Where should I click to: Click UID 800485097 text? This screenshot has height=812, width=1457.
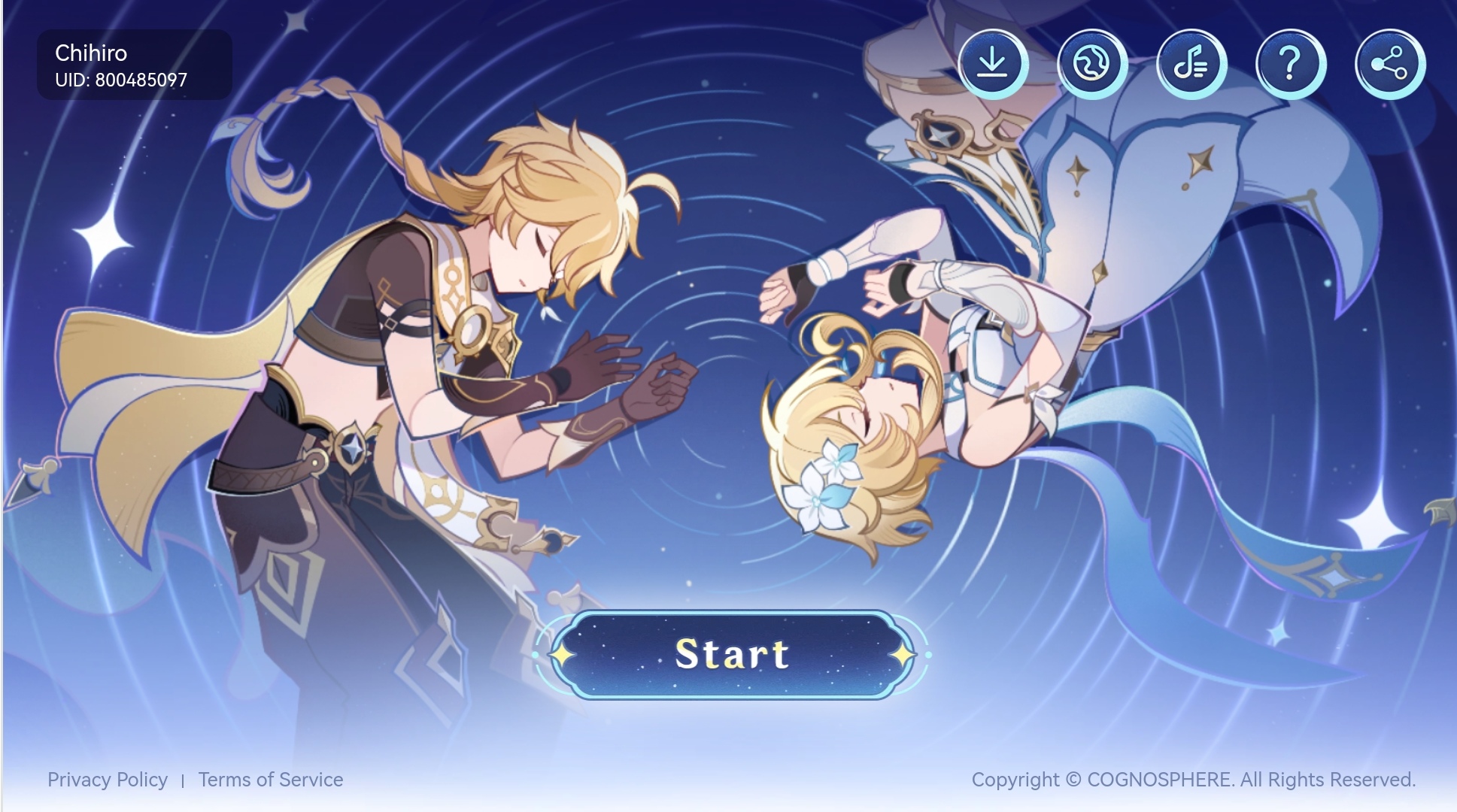[x=120, y=79]
